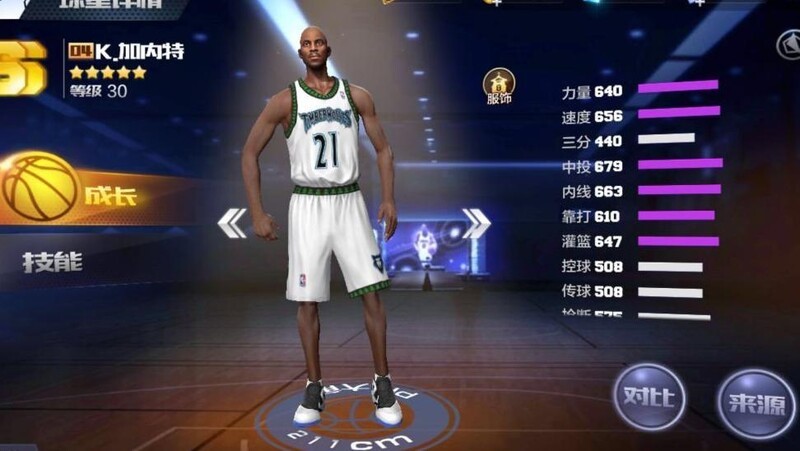Screen dimensions: 800x451
Task: Show previous player with left double arrow
Action: click(232, 223)
